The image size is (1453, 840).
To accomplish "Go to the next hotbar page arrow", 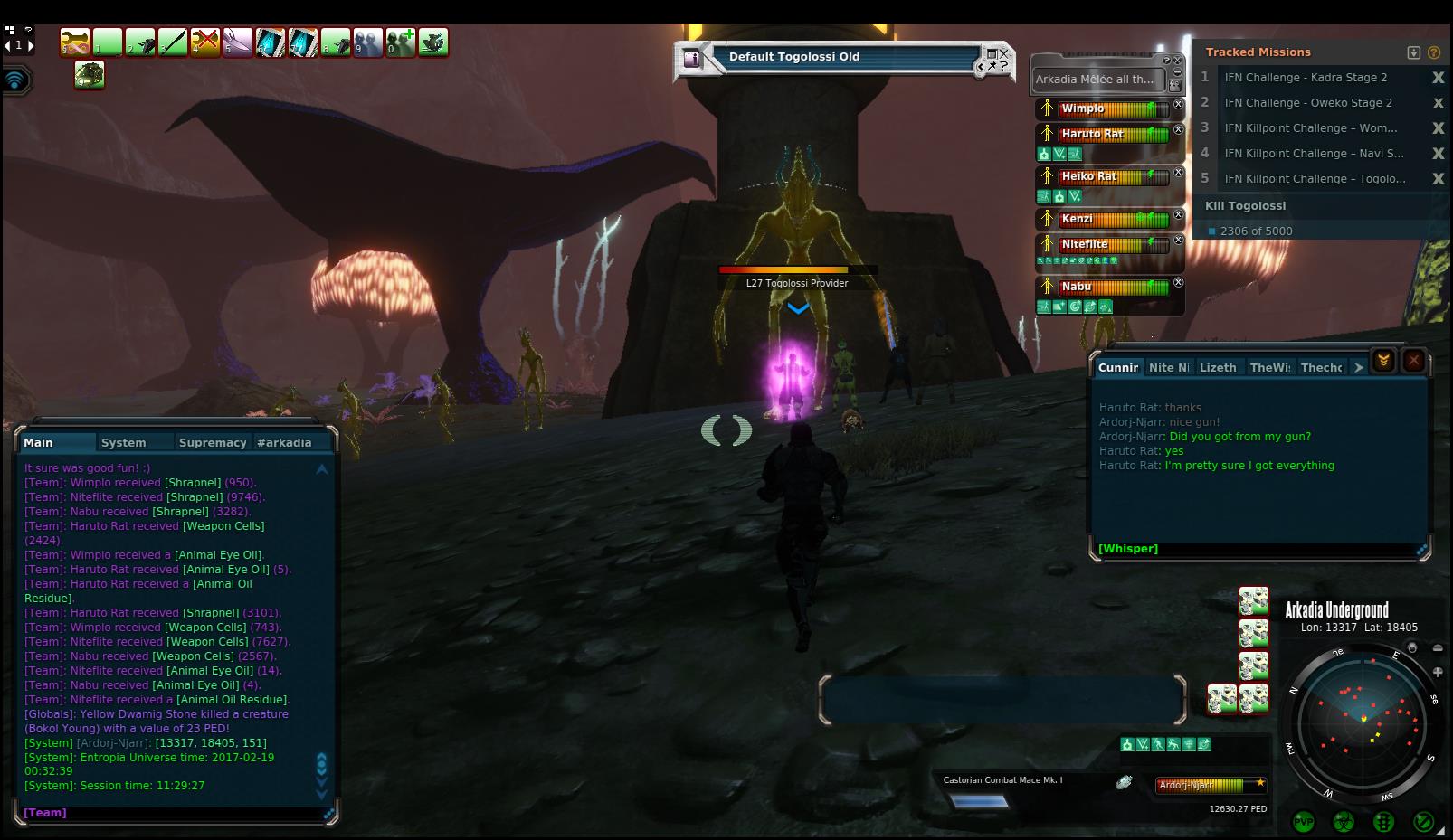I will pos(31,45).
